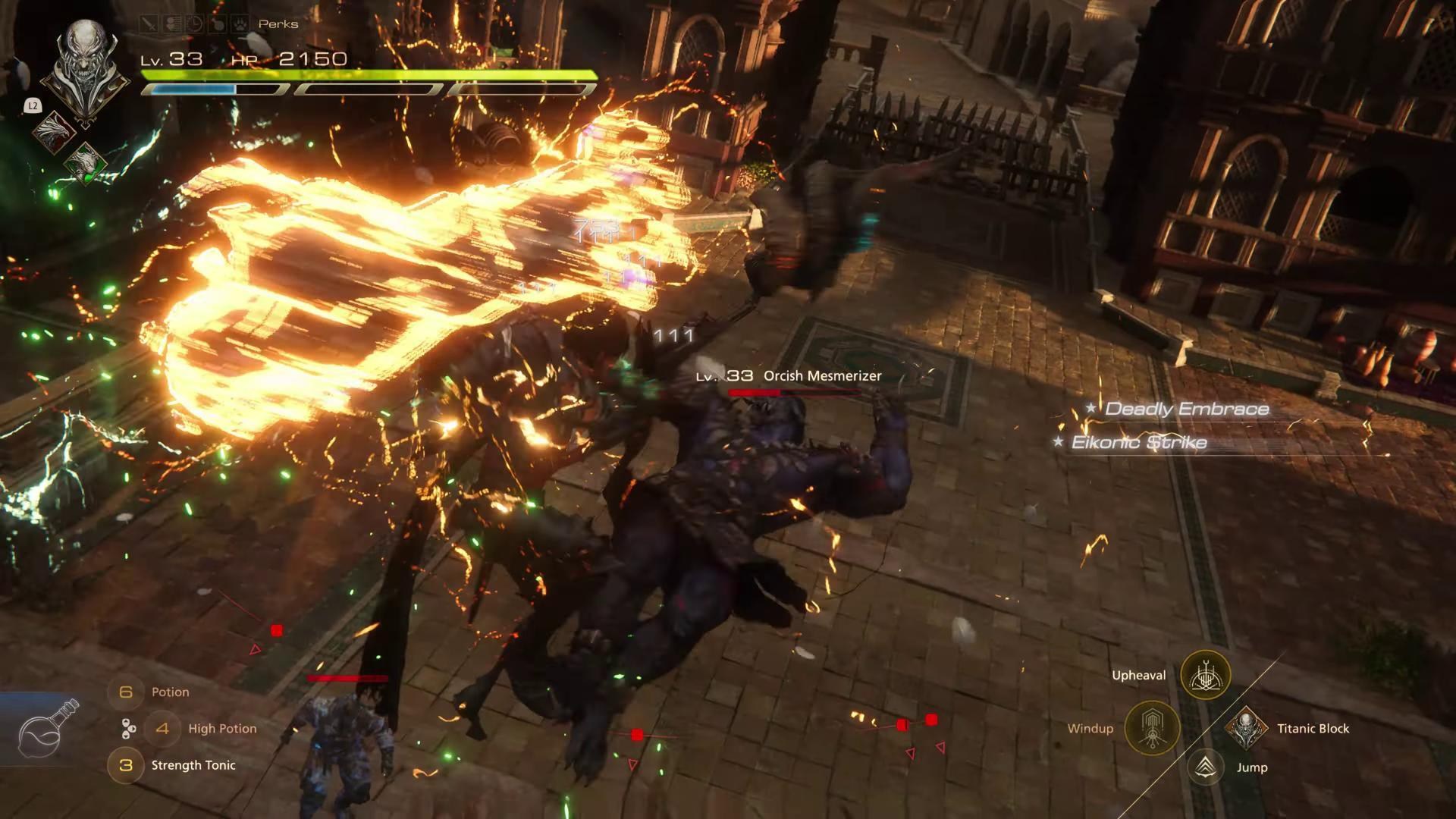The image size is (1456, 819).
Task: Select the High Potion slot
Action: tap(162, 729)
